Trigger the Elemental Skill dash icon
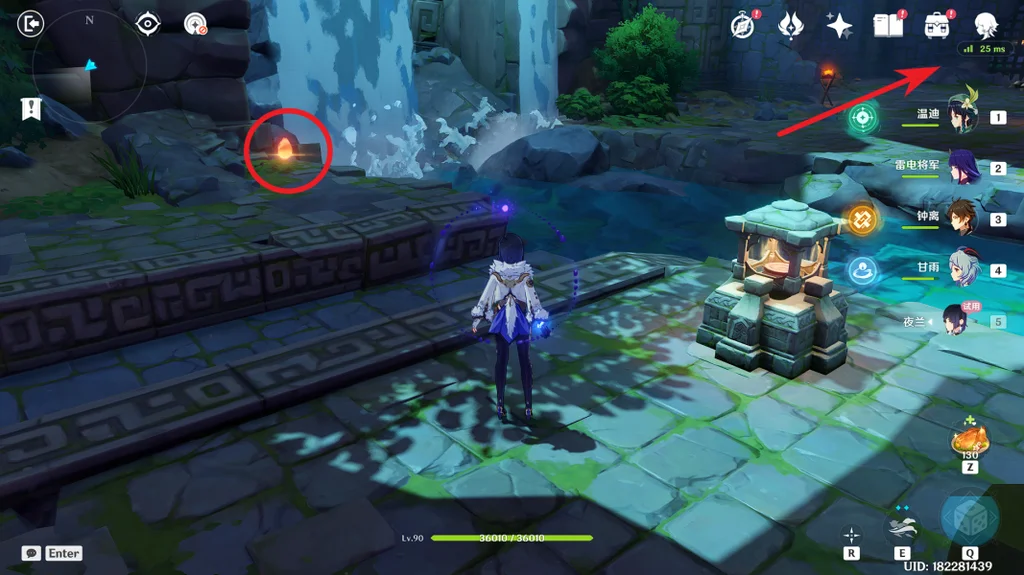This screenshot has height=575, width=1024. (901, 525)
